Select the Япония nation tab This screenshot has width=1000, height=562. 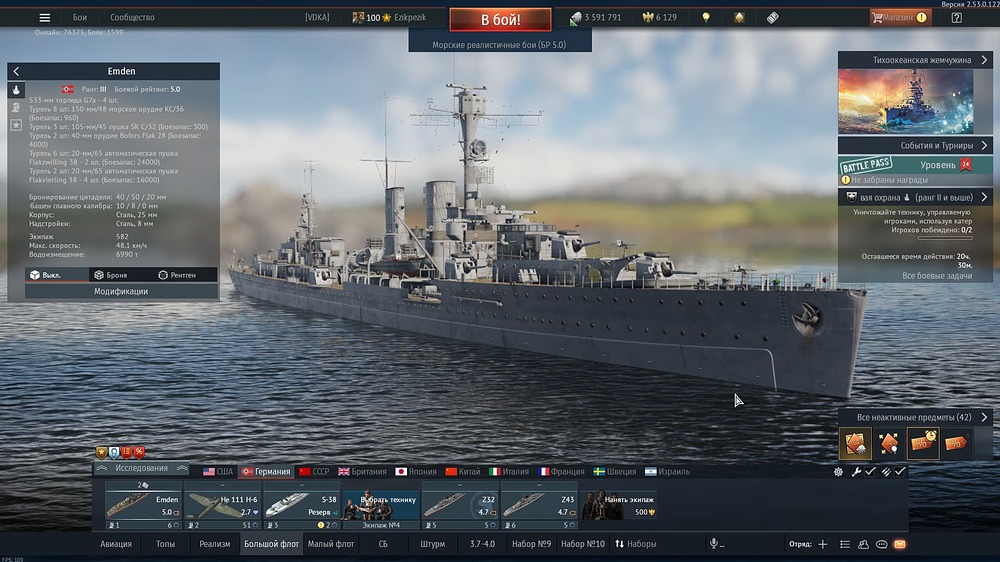(415, 471)
